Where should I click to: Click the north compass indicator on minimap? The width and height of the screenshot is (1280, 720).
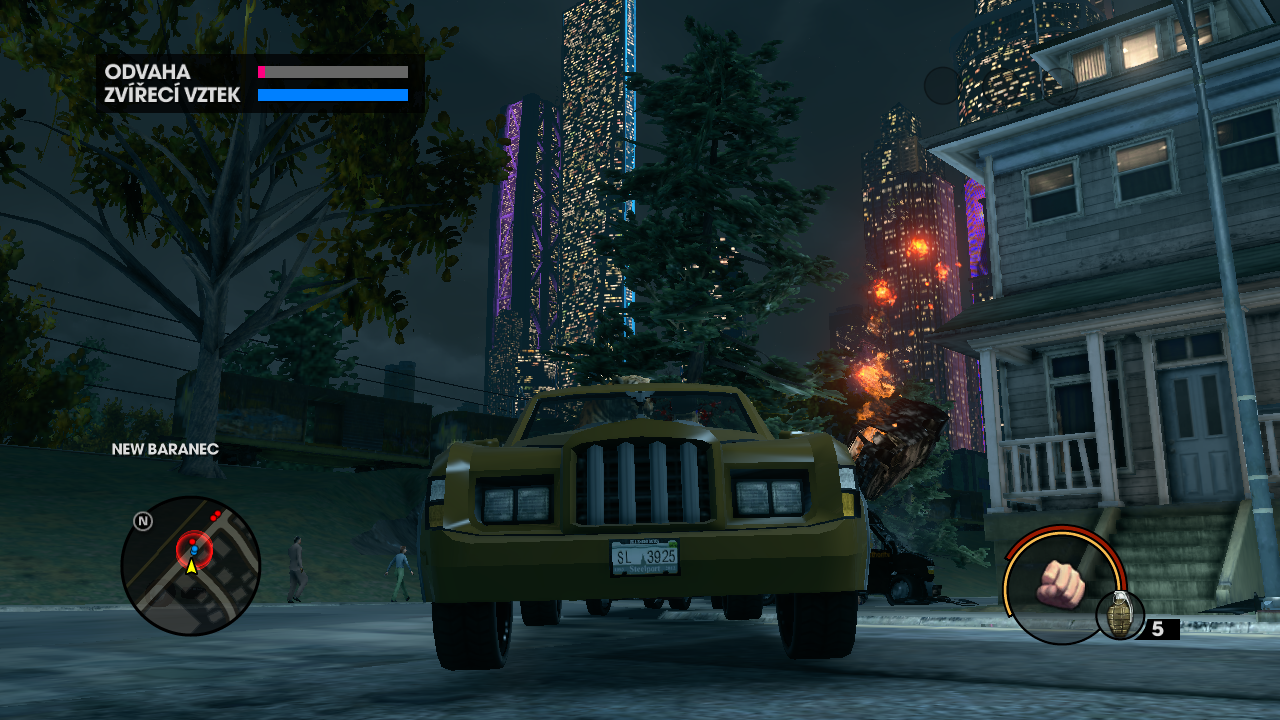click(x=143, y=521)
